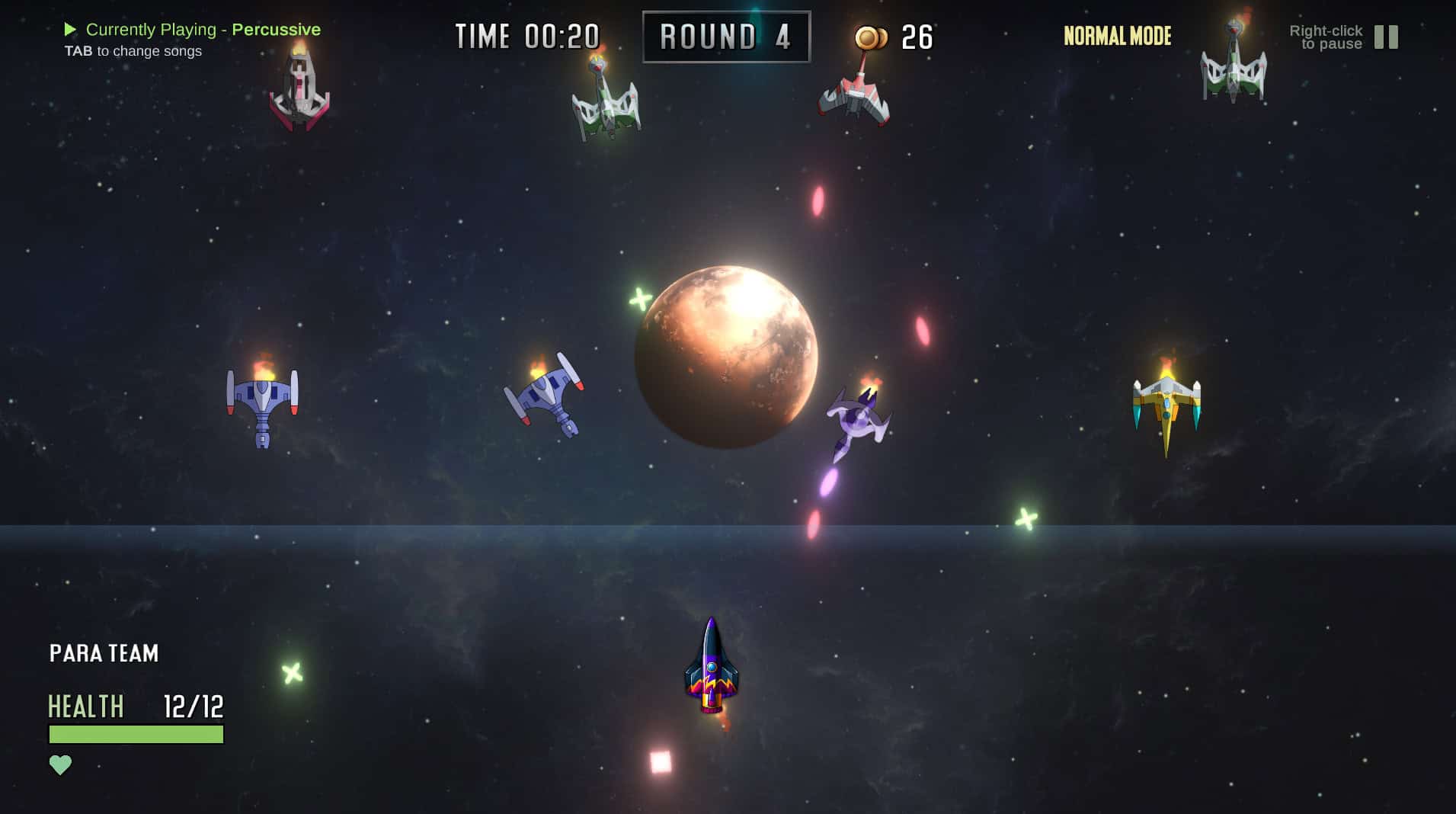This screenshot has height=814, width=1456.
Task: Toggle the song by clicking Percussive label
Action: point(277,29)
